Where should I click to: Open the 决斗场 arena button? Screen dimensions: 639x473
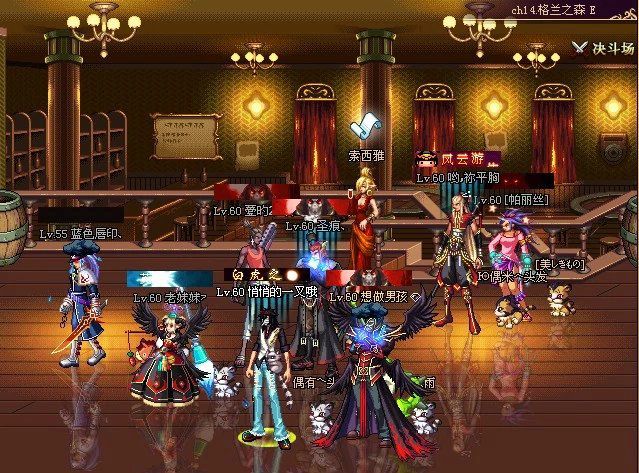(603, 47)
